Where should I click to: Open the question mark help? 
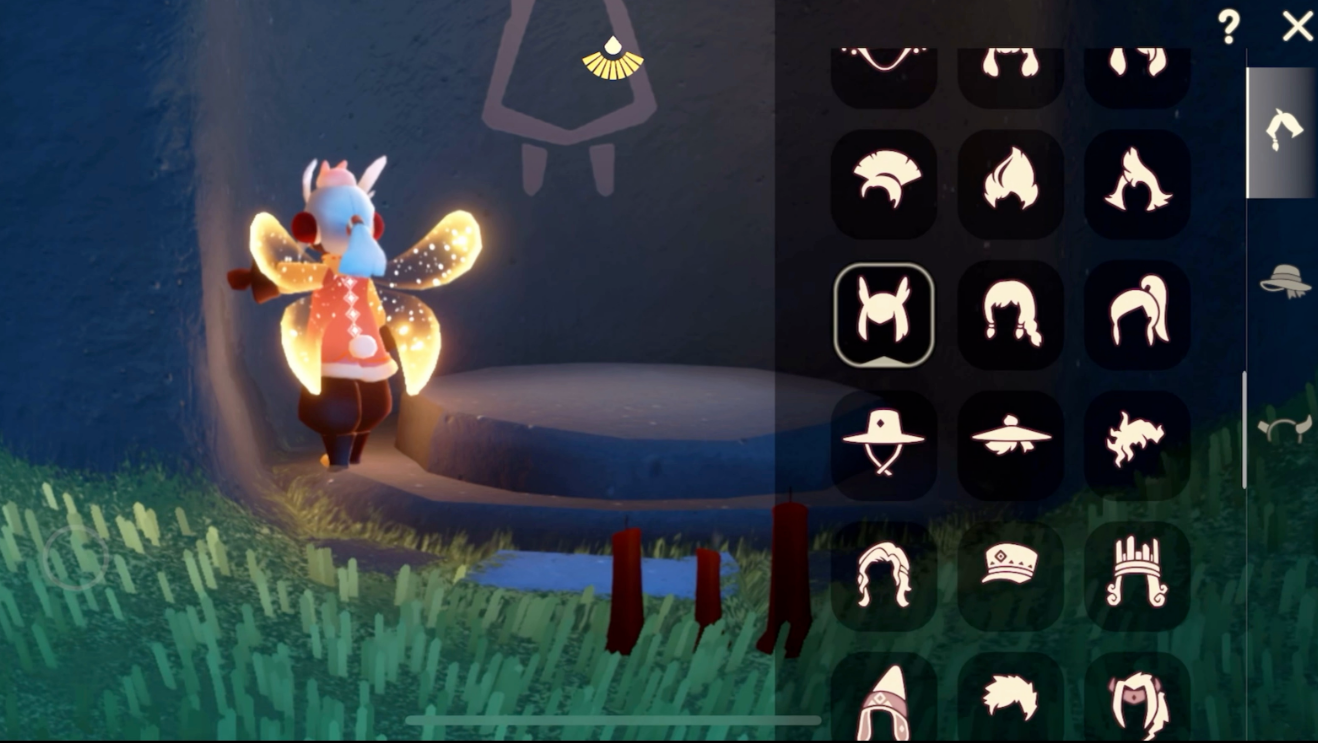coord(1229,27)
